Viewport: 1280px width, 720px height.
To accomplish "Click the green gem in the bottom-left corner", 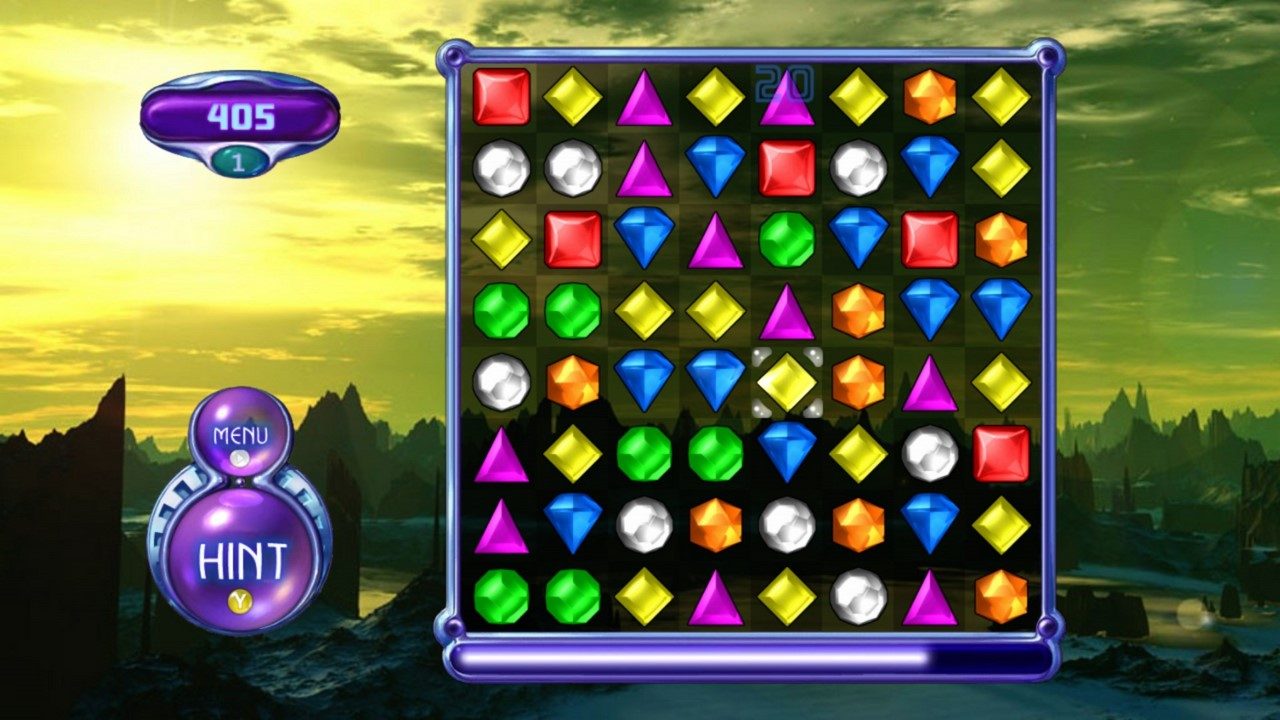I will (x=499, y=598).
